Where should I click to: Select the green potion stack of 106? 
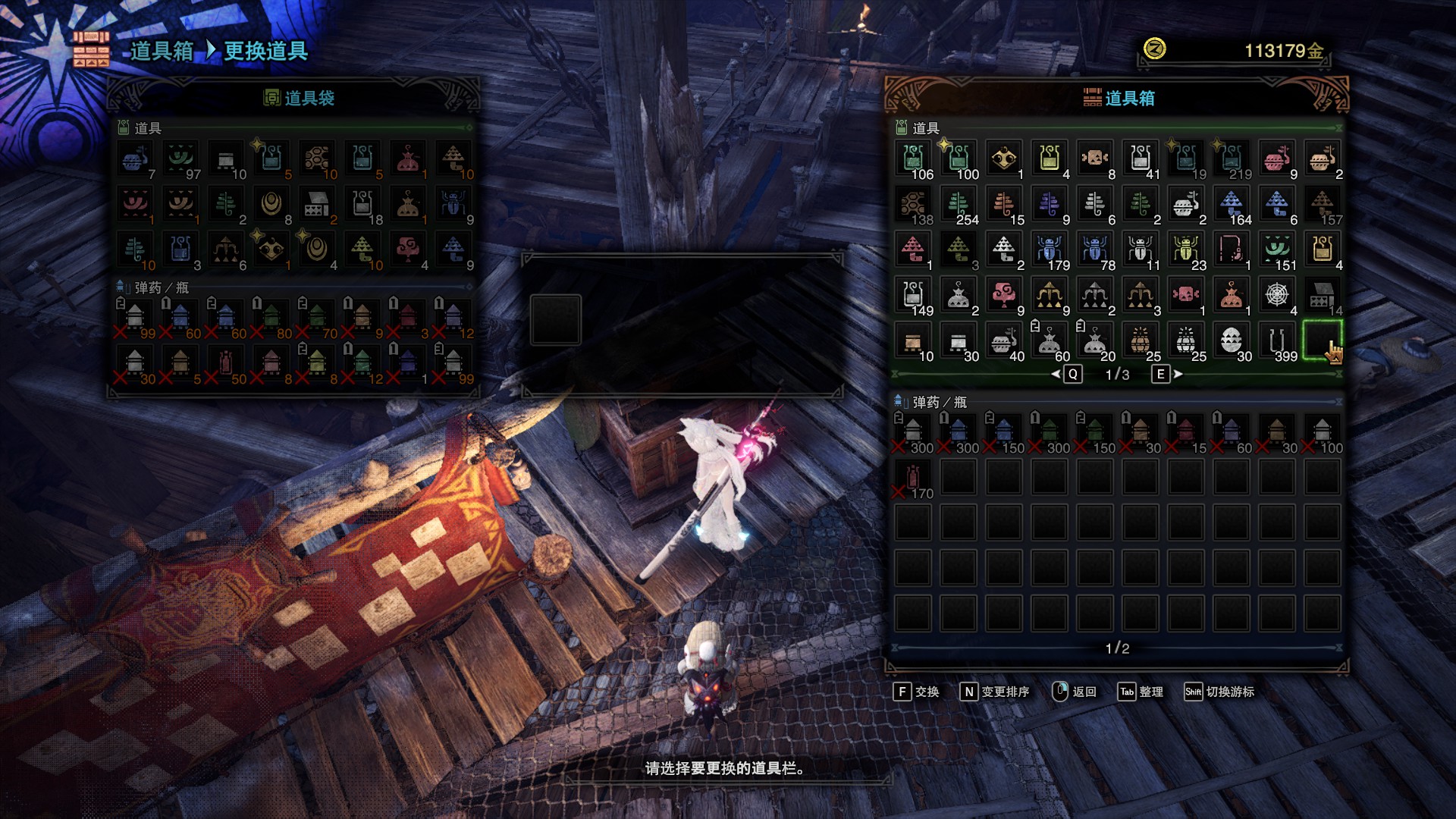coord(913,160)
